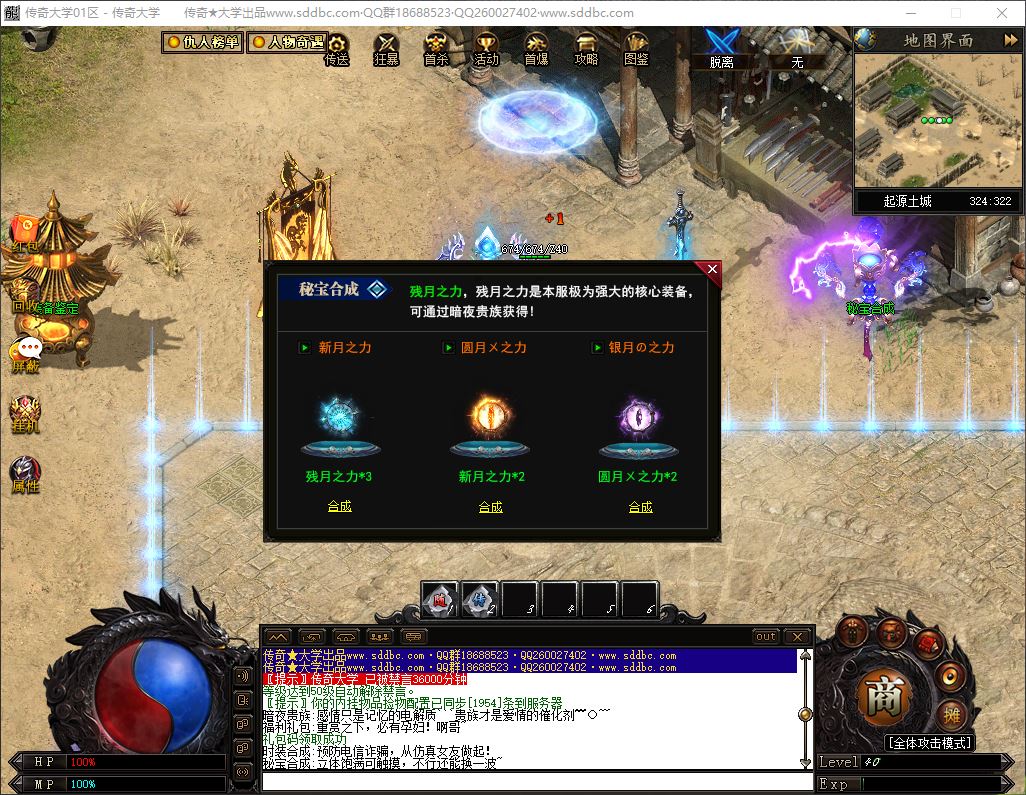This screenshot has height=795, width=1026.
Task: Open the 仇人榜单 enemy list
Action: pos(203,43)
